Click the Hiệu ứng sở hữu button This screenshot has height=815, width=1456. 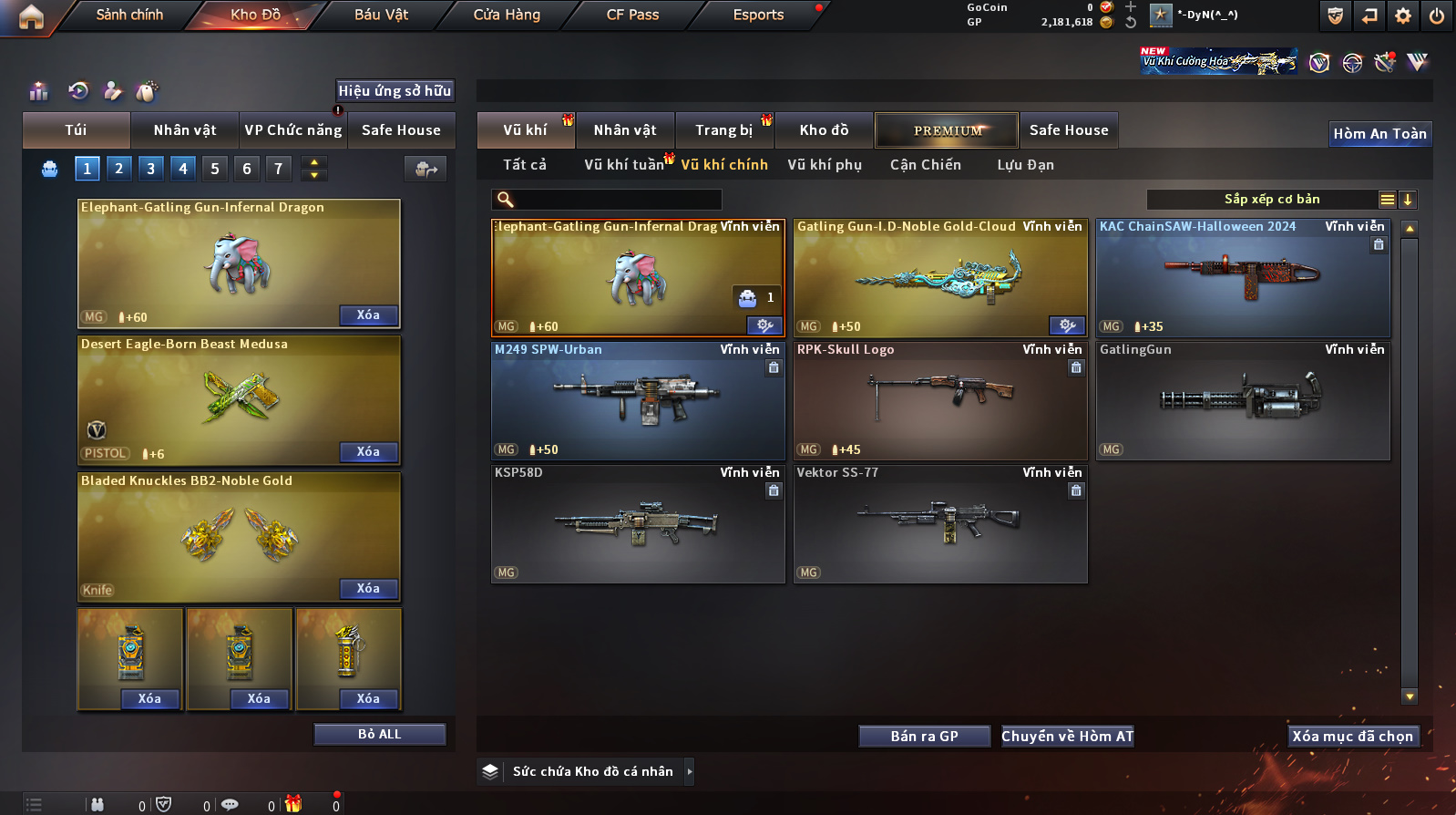click(395, 90)
